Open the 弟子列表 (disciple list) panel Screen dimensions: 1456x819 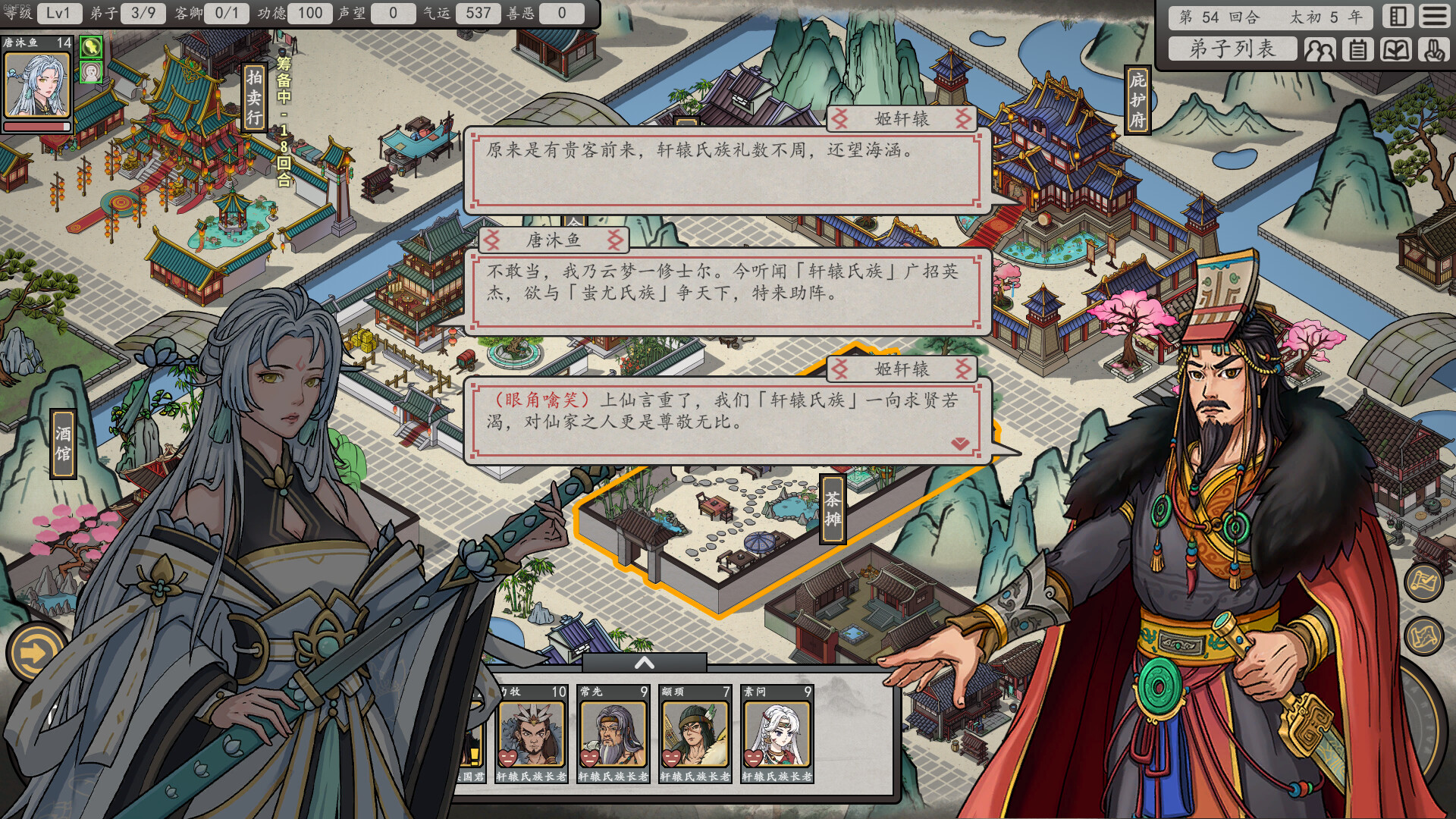pos(1232,50)
